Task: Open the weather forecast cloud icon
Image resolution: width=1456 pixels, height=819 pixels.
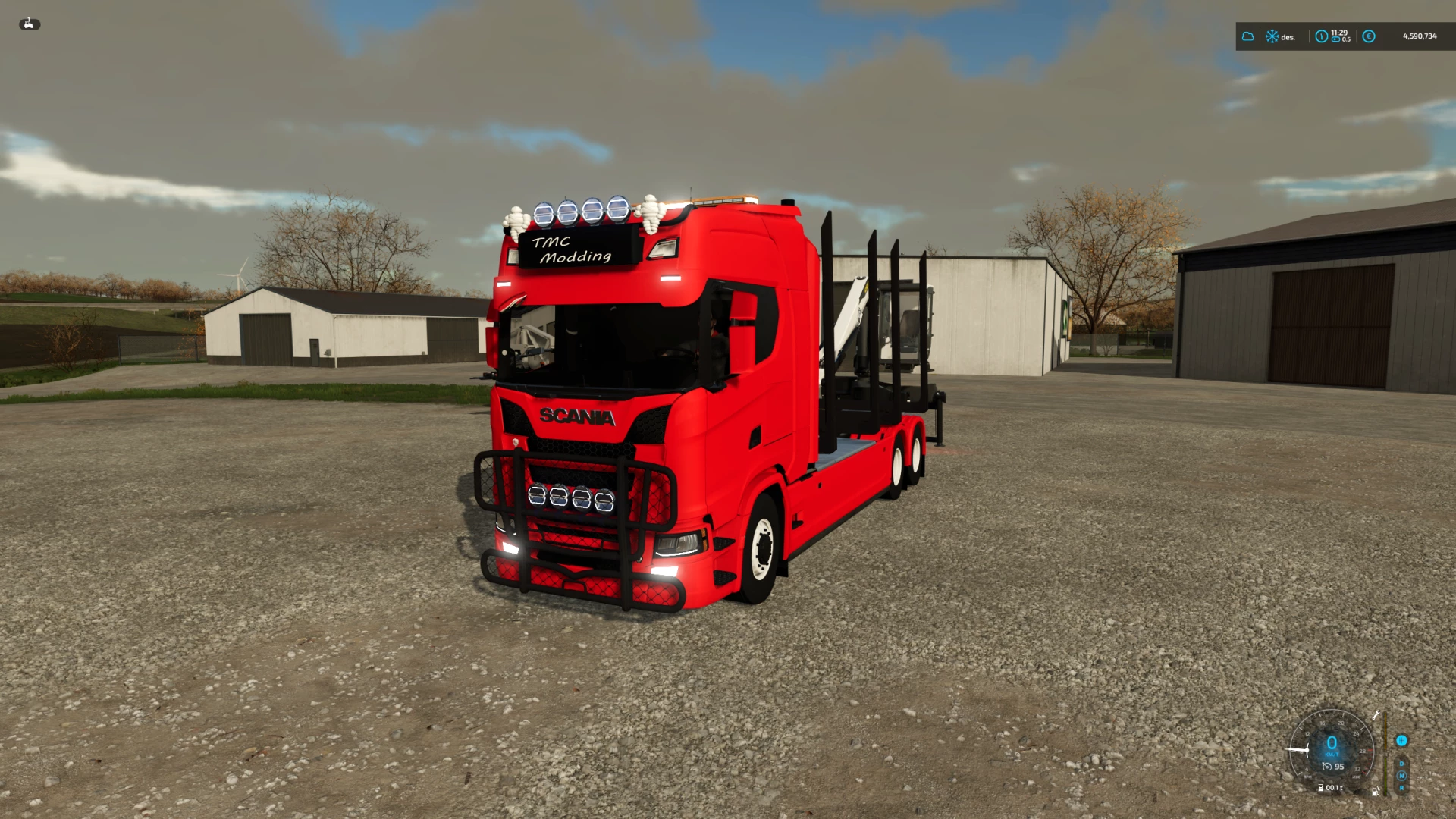Action: point(1248,36)
